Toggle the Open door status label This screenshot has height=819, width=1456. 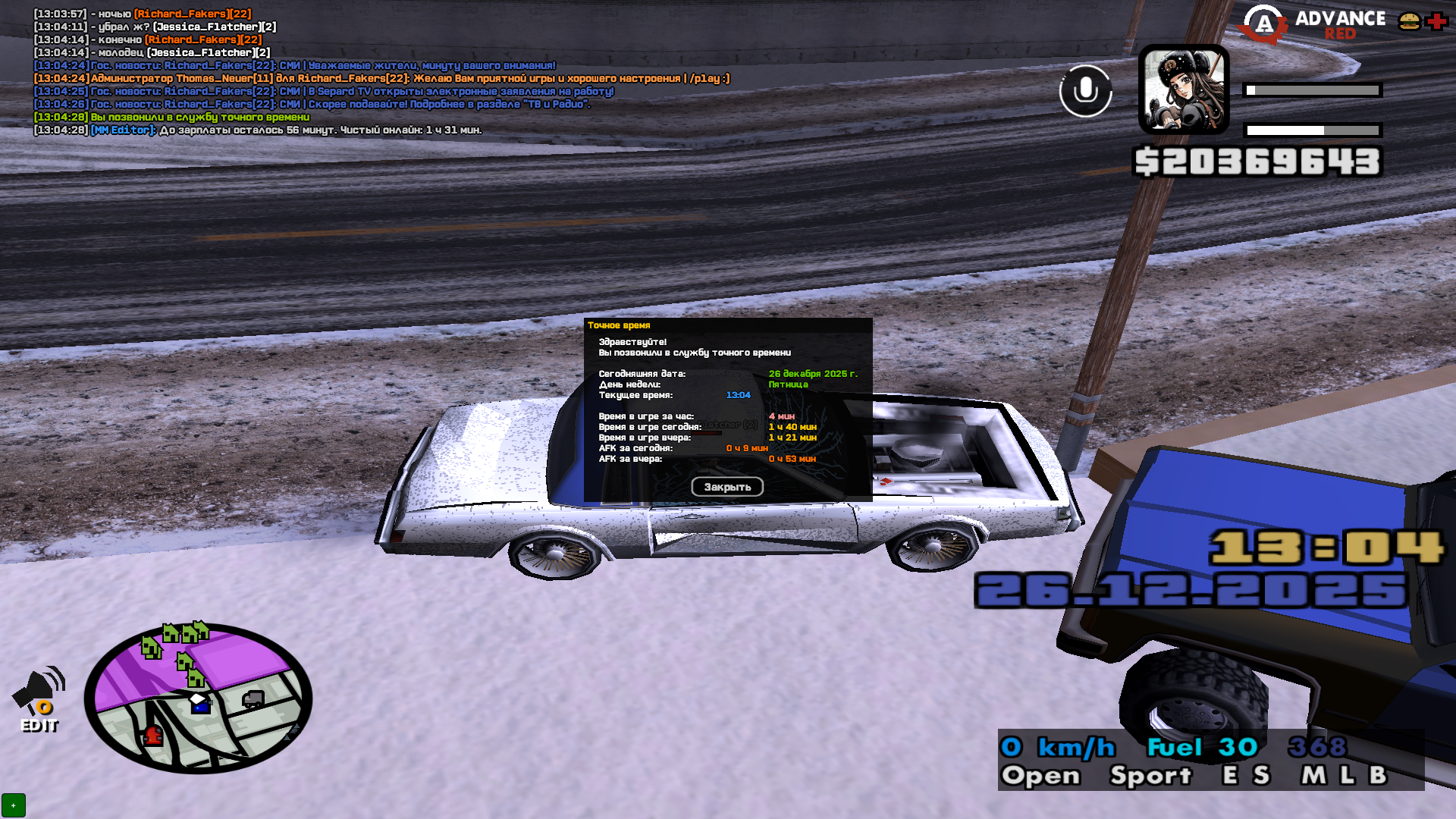pos(1040,776)
